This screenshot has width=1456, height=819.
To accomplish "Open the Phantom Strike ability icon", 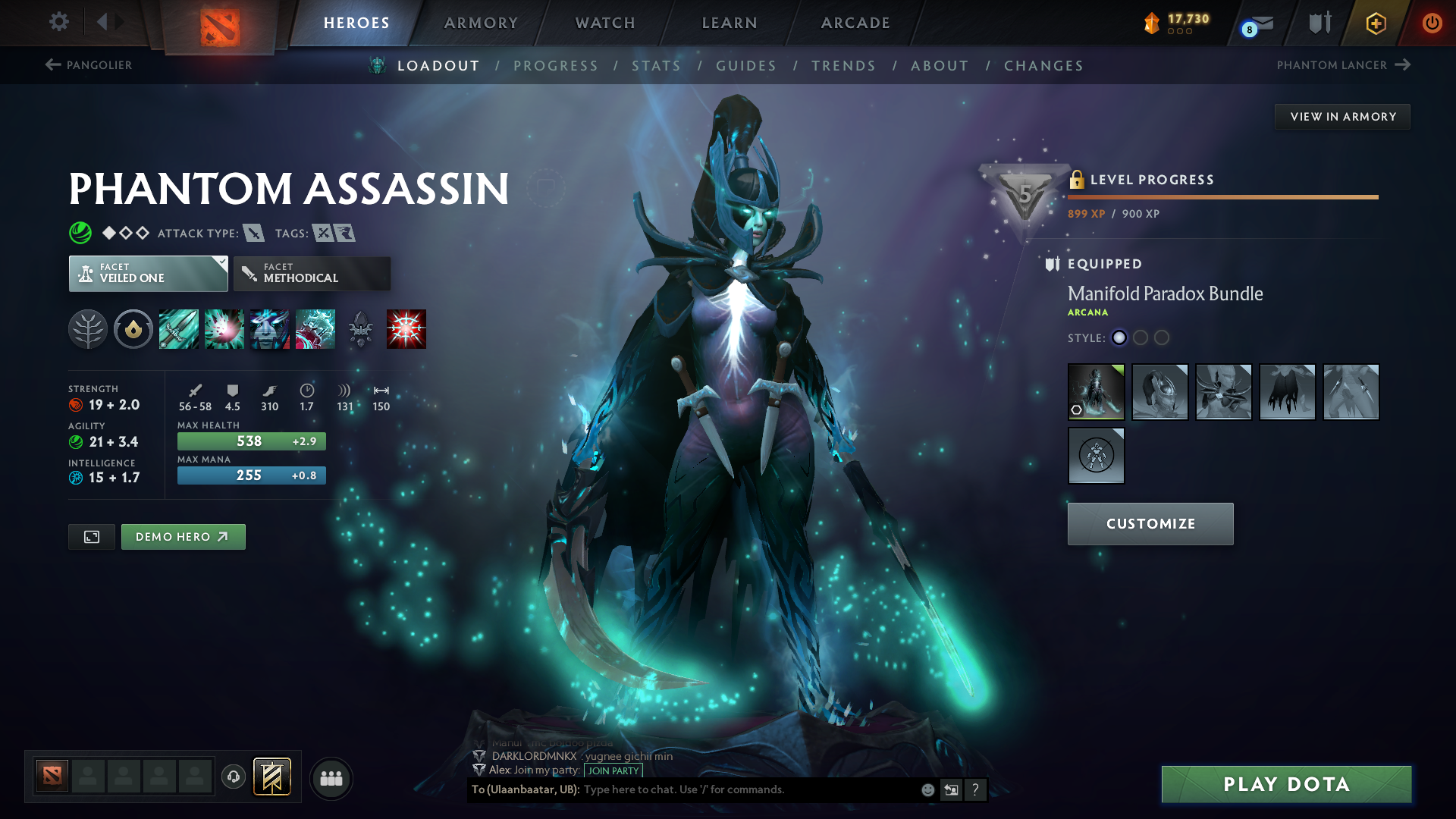I will point(224,329).
